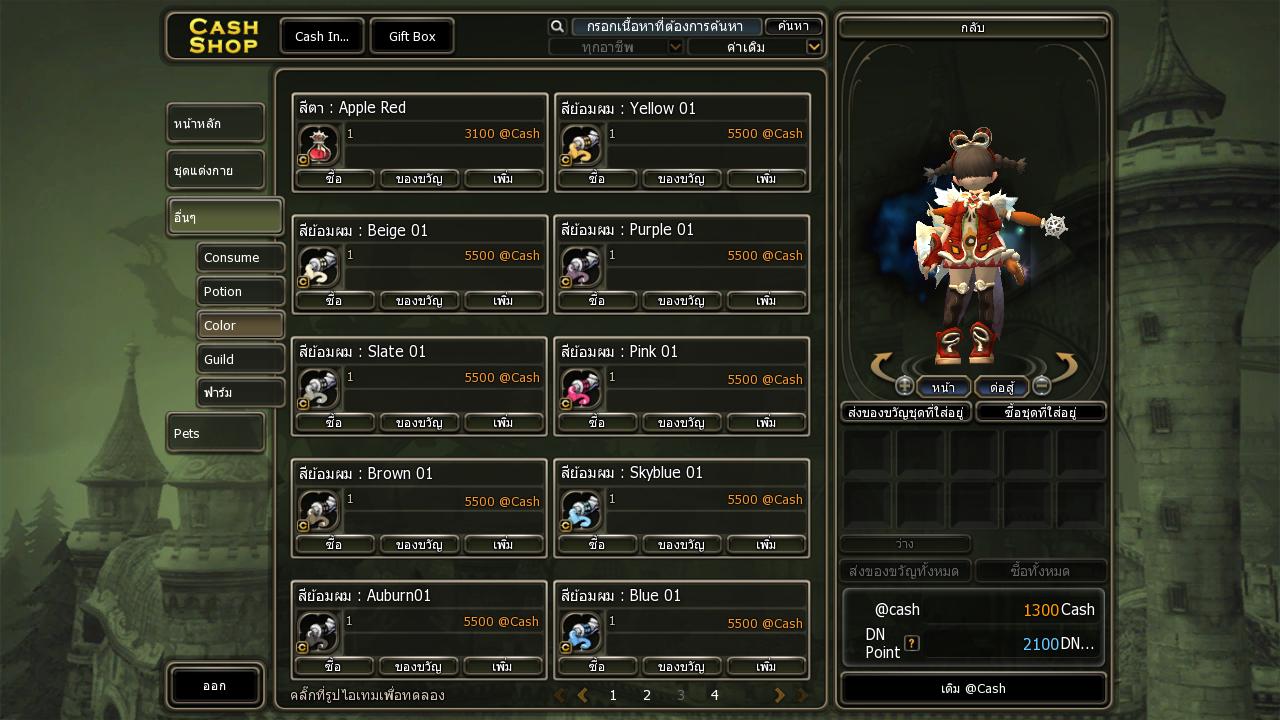The width and height of the screenshot is (1280, 720).
Task: Jump to page 4 of items
Action: (714, 695)
